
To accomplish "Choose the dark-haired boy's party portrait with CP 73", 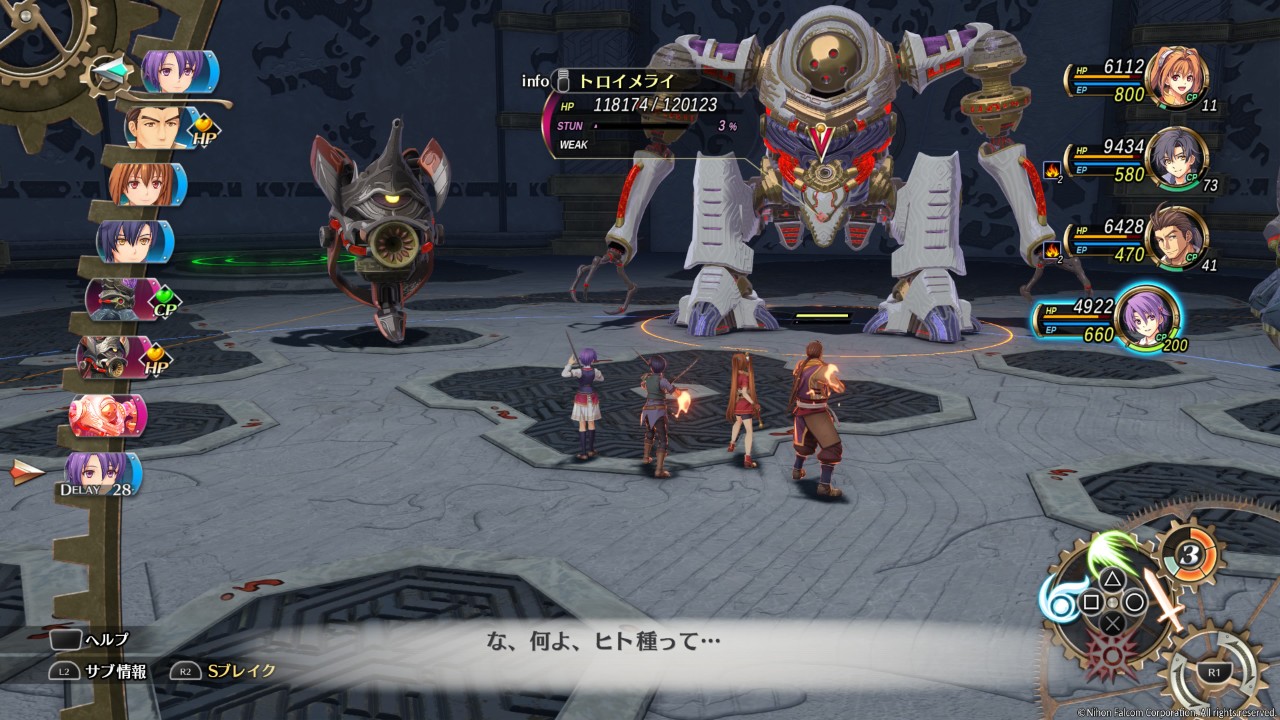I will (x=1177, y=158).
